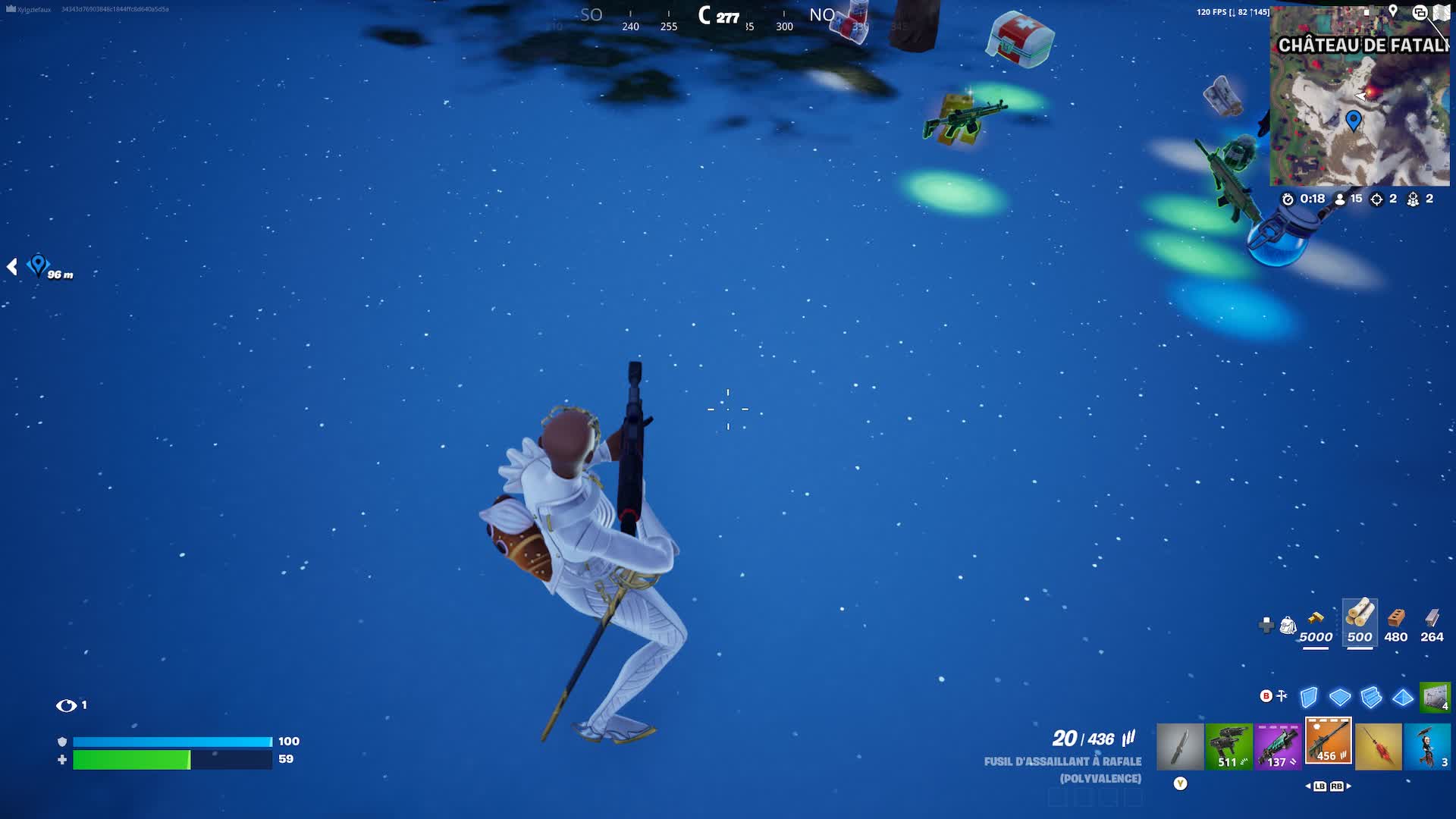Choose the stairs building piece
The height and width of the screenshot is (819, 1456).
click(x=1371, y=697)
